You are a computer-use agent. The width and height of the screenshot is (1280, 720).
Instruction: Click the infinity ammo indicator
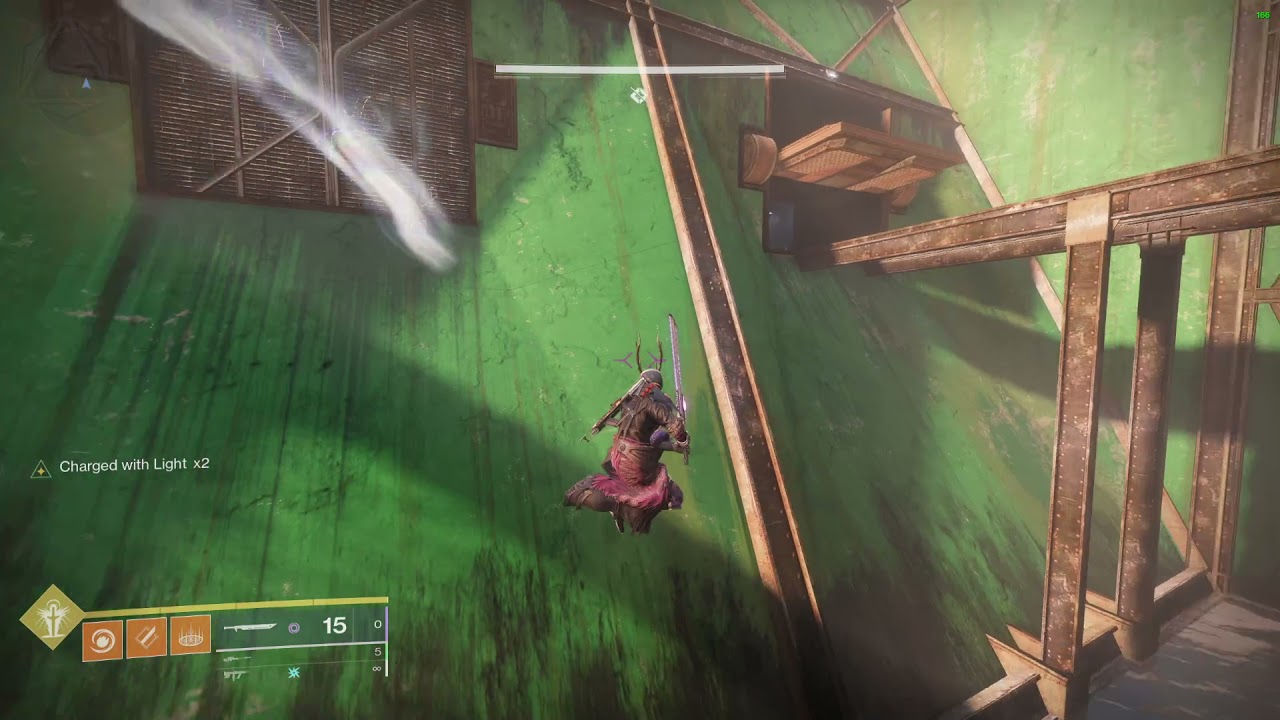tap(377, 669)
